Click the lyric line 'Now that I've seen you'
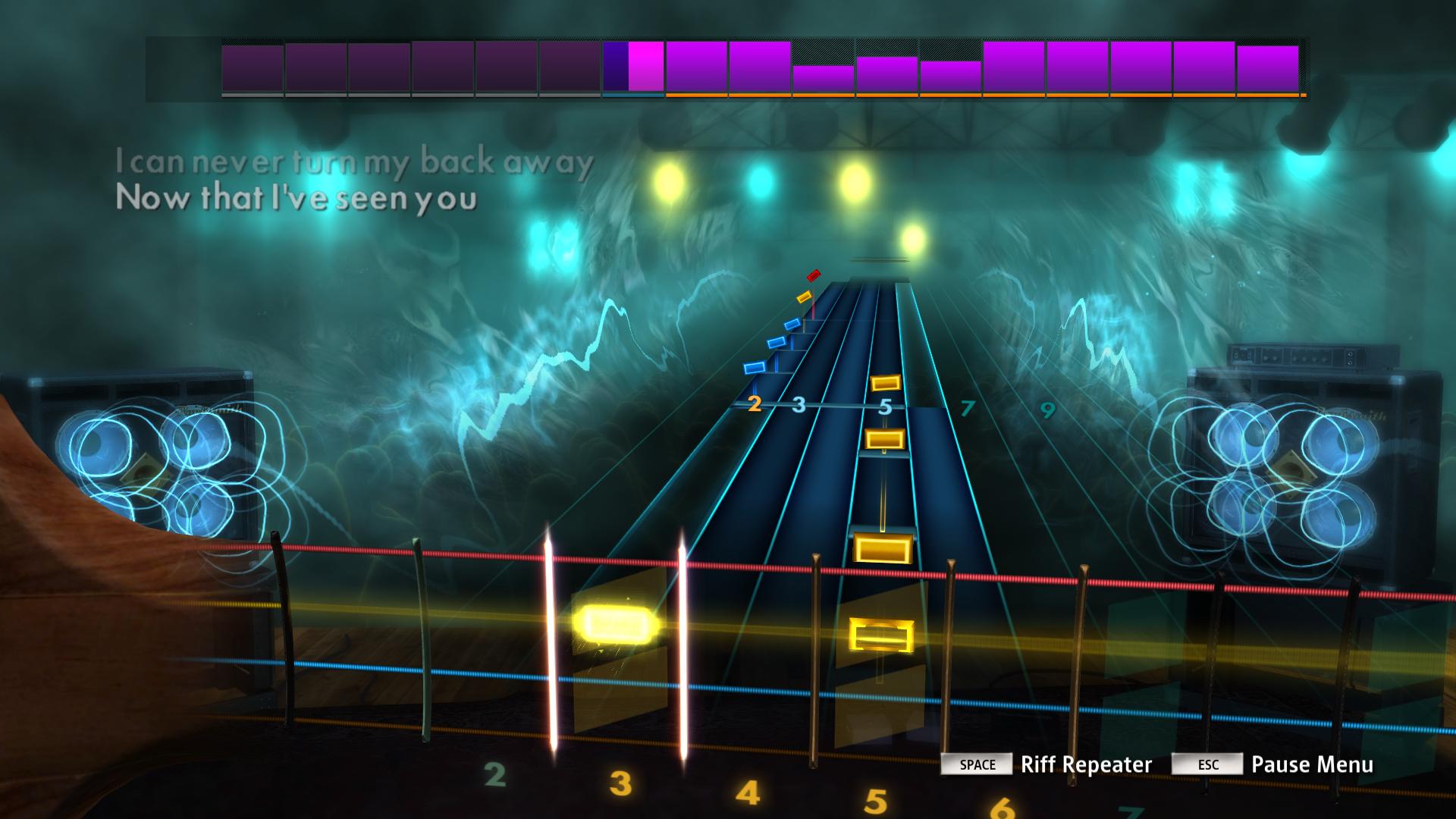The width and height of the screenshot is (1456, 819). point(296,199)
